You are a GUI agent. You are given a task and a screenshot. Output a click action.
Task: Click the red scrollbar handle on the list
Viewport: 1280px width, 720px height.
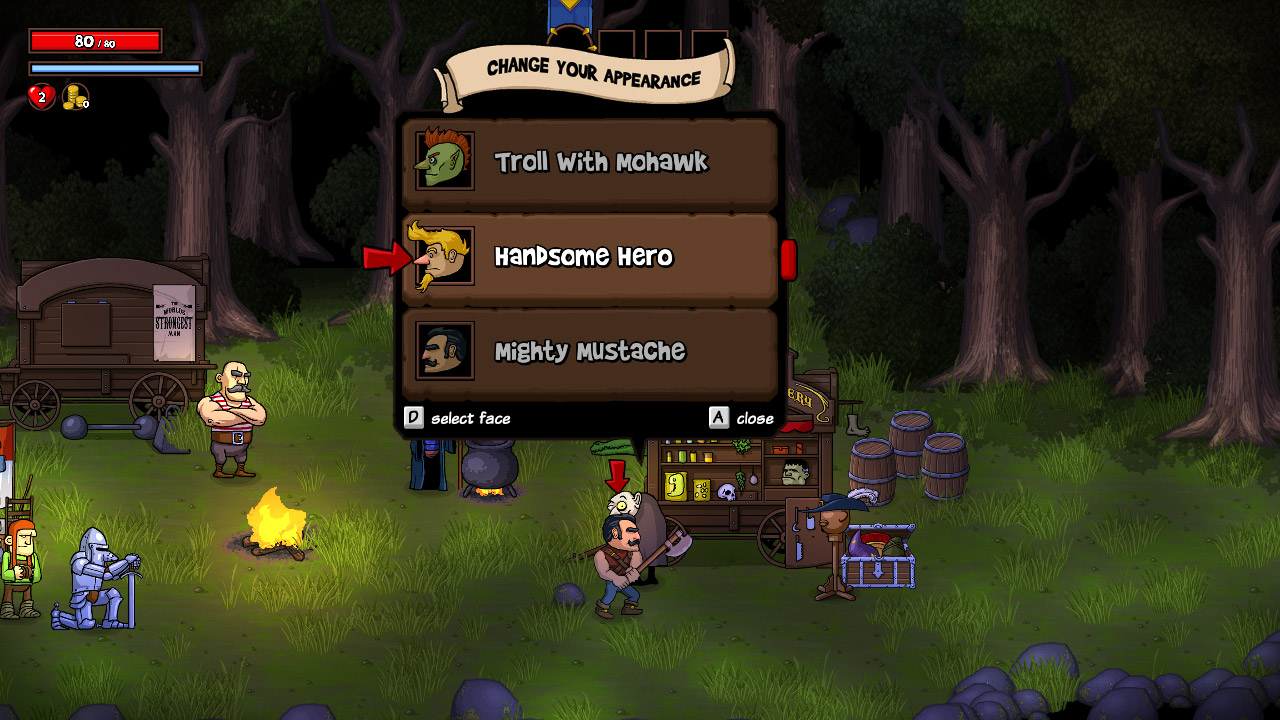pos(788,259)
